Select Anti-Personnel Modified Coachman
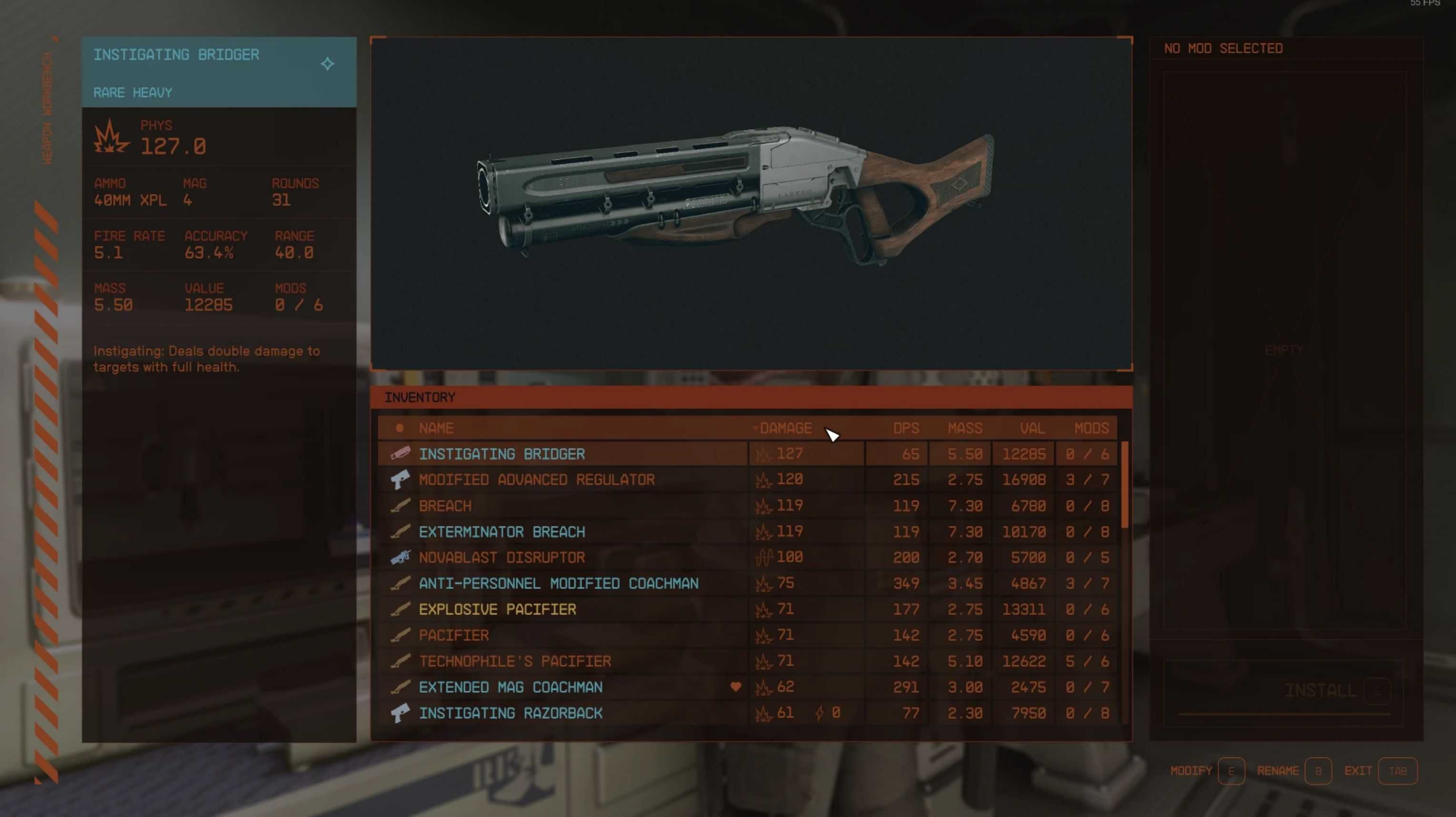The height and width of the screenshot is (817, 1456). click(558, 583)
